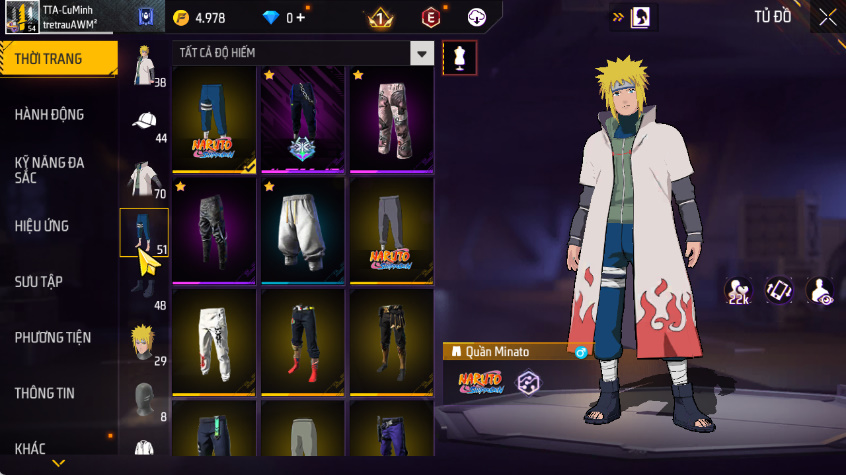This screenshot has width=846, height=475.
Task: Select the blue Naruto Minato pants
Action: (x=214, y=119)
